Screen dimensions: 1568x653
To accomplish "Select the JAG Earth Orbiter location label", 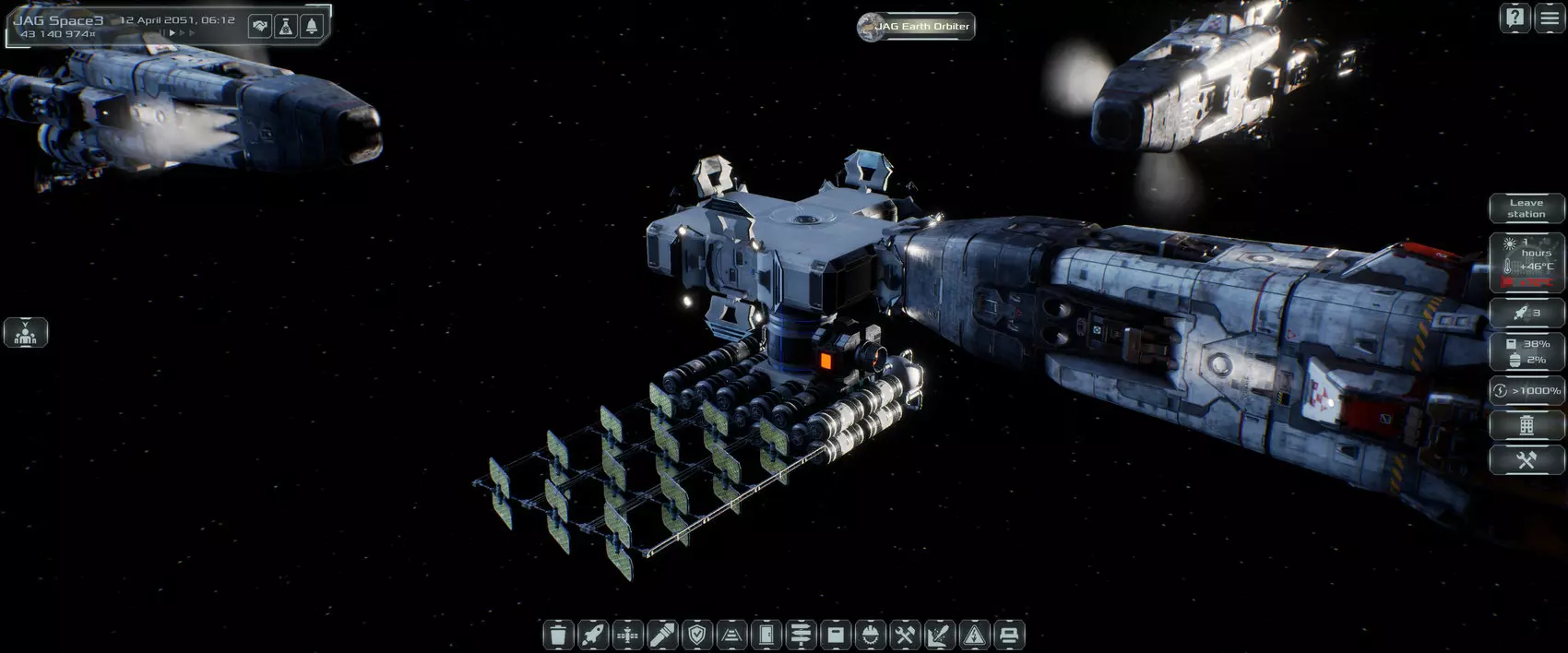I will (915, 27).
